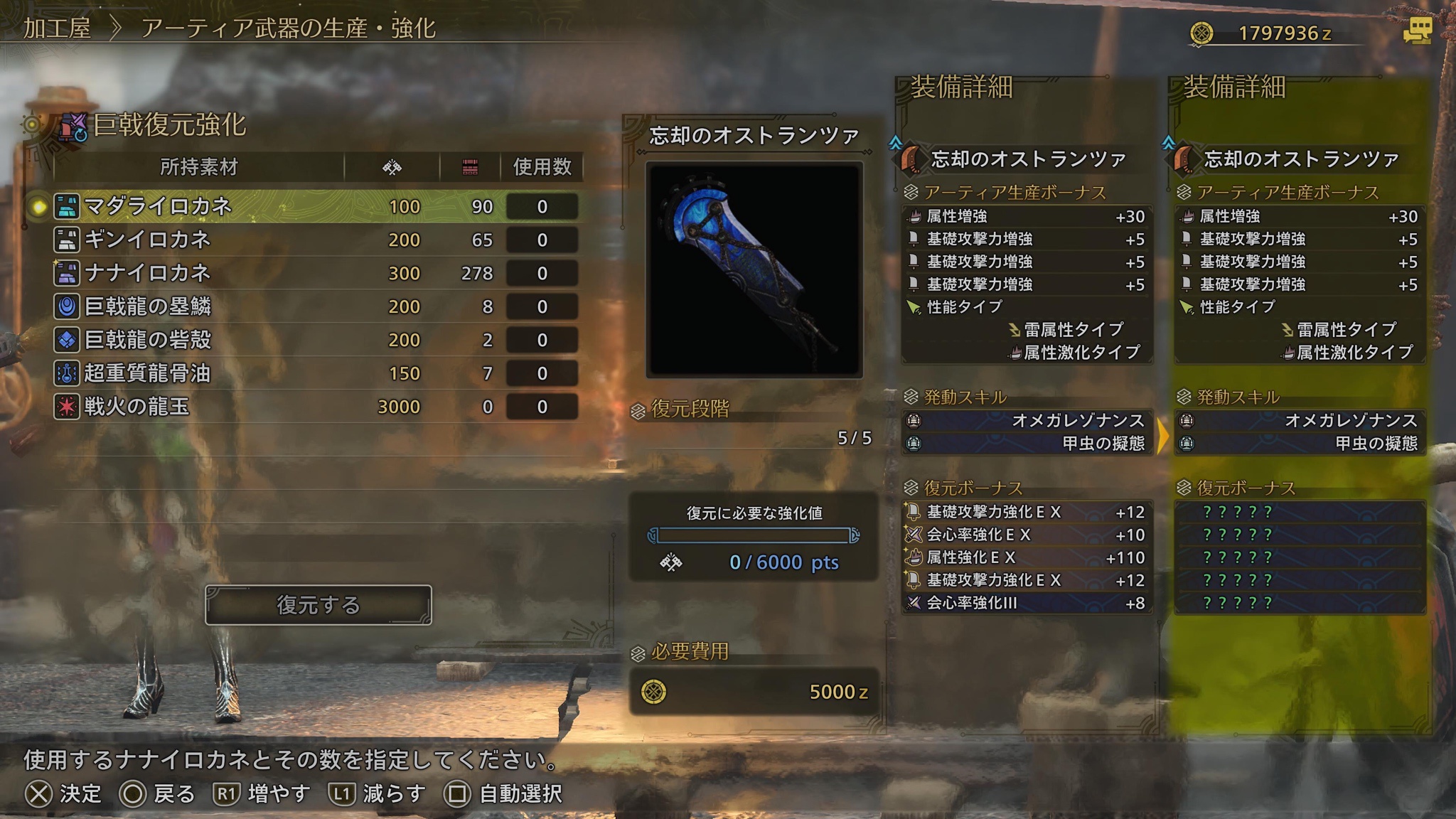This screenshot has width=1456, height=819.
Task: Select the オメガレゾナンス skill in current details
Action: pos(1027,421)
